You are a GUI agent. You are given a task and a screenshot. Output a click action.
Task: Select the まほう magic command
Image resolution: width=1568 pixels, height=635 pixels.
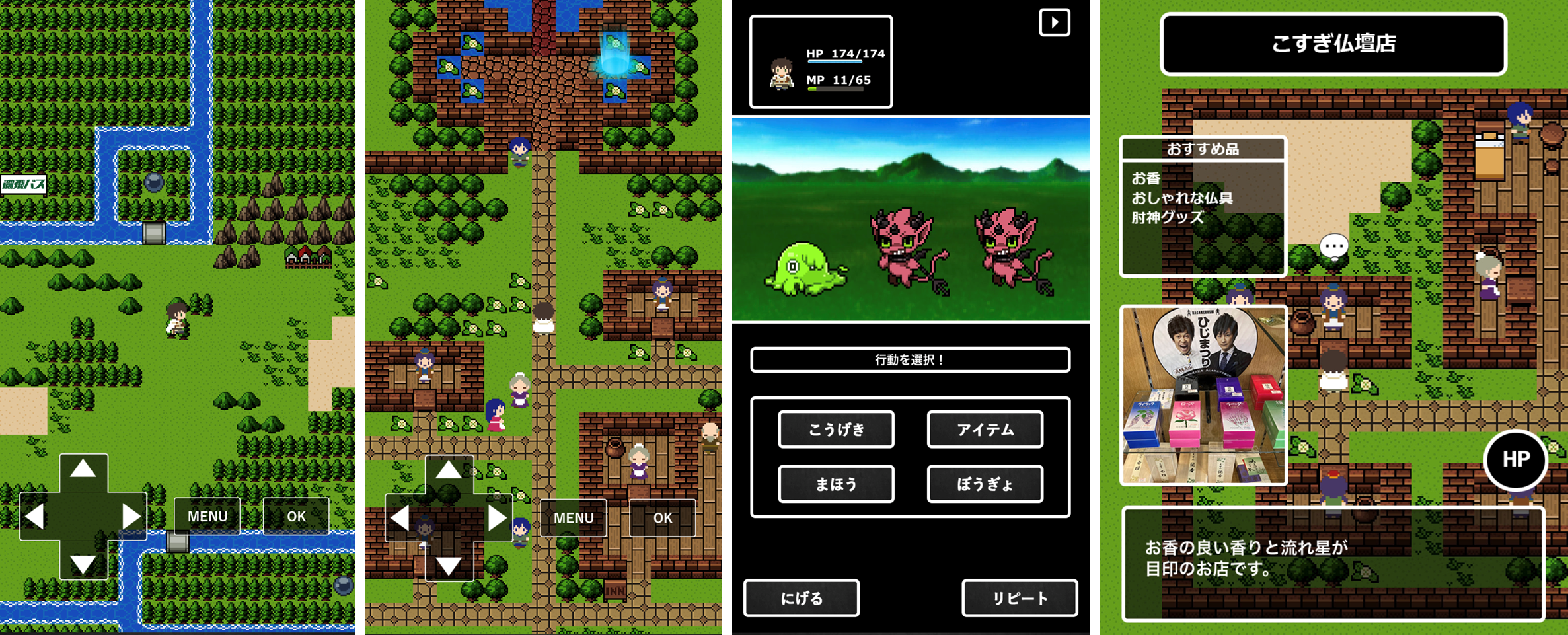point(836,484)
